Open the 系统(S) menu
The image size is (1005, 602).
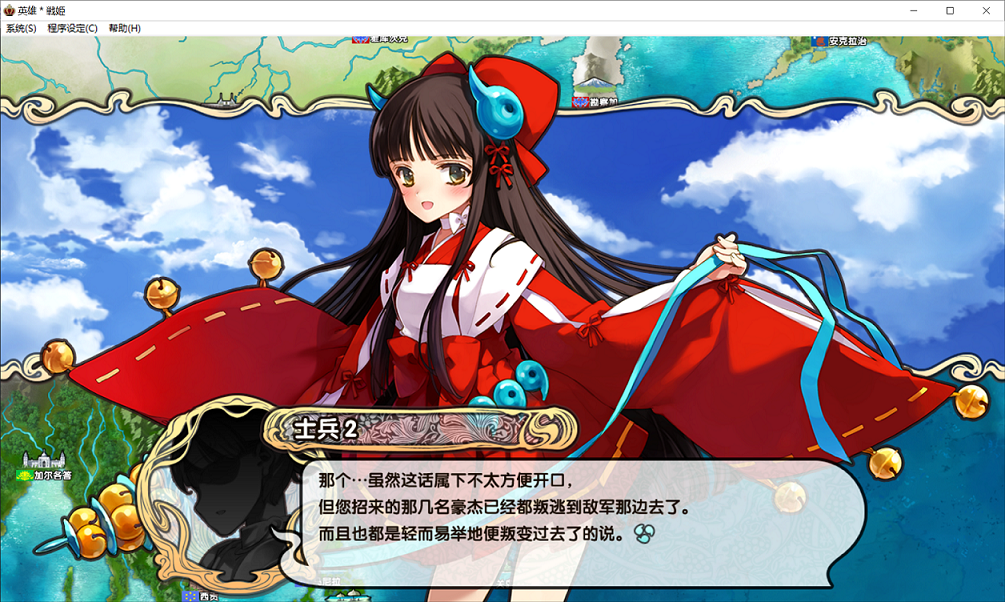pyautogui.click(x=21, y=28)
